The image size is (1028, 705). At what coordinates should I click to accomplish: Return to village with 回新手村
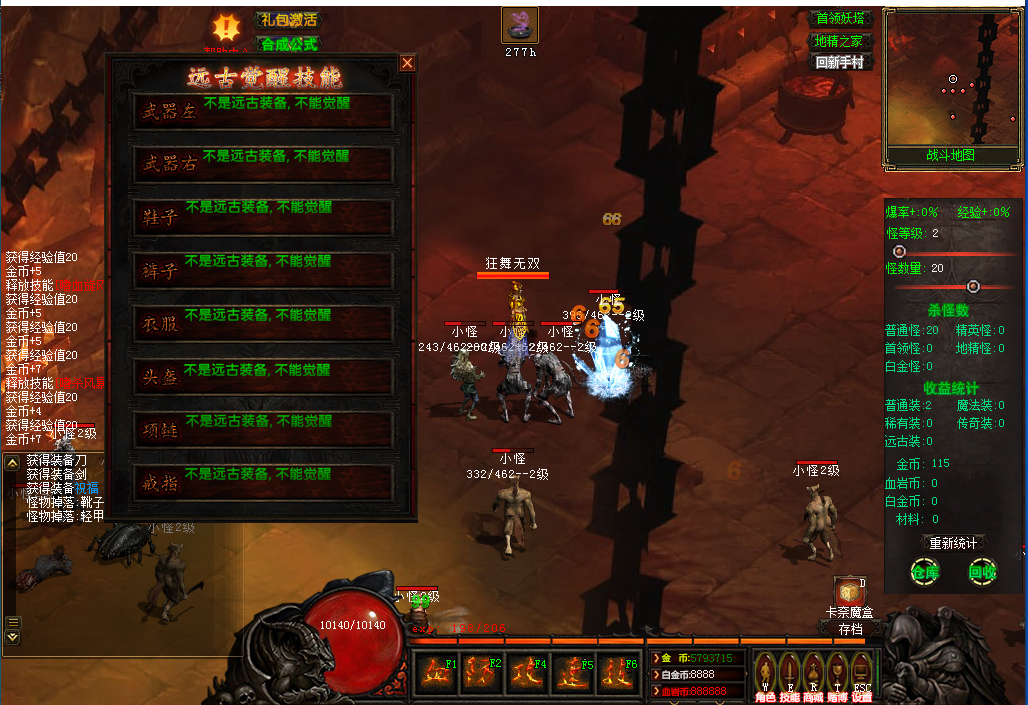click(x=842, y=62)
